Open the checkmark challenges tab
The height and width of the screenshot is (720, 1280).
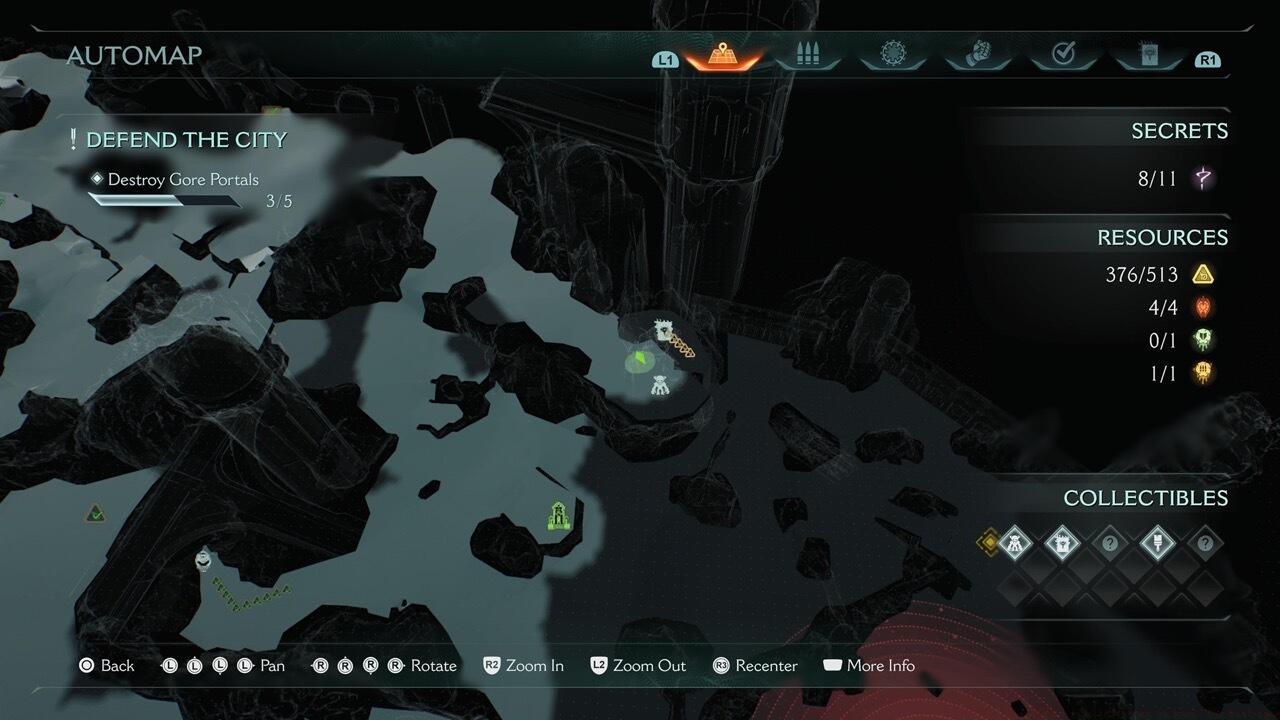[1063, 54]
